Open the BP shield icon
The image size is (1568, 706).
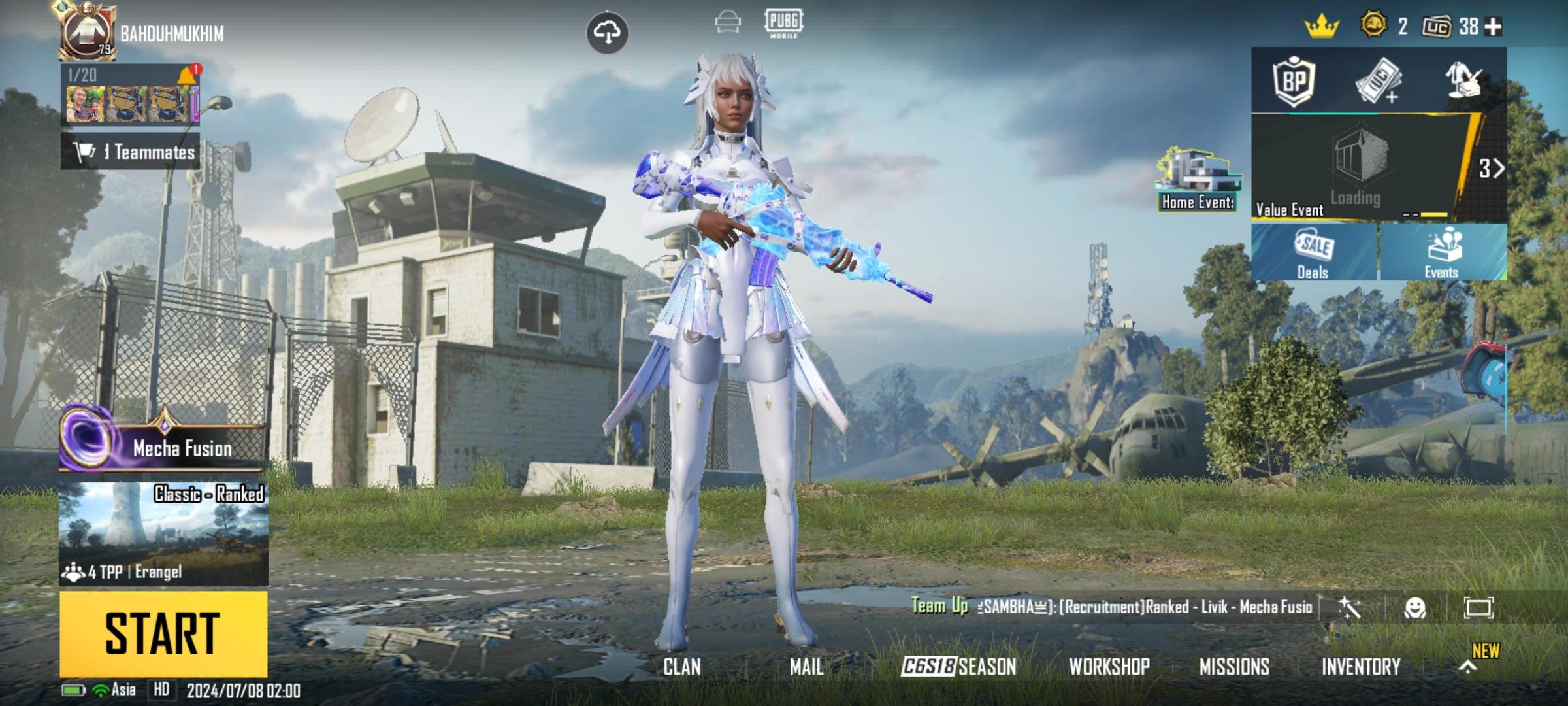tap(1294, 81)
